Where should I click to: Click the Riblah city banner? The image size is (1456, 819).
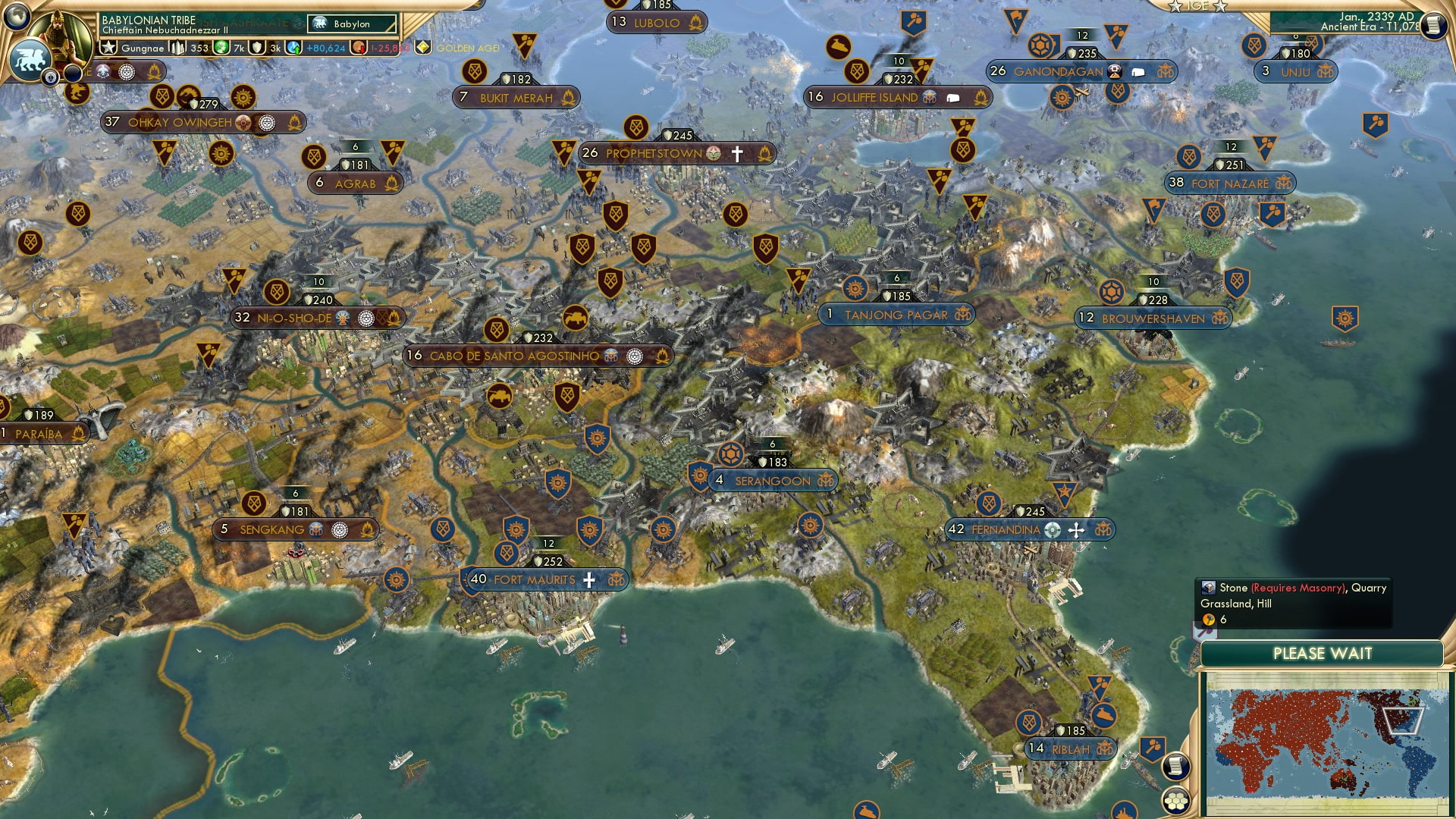click(x=1070, y=749)
